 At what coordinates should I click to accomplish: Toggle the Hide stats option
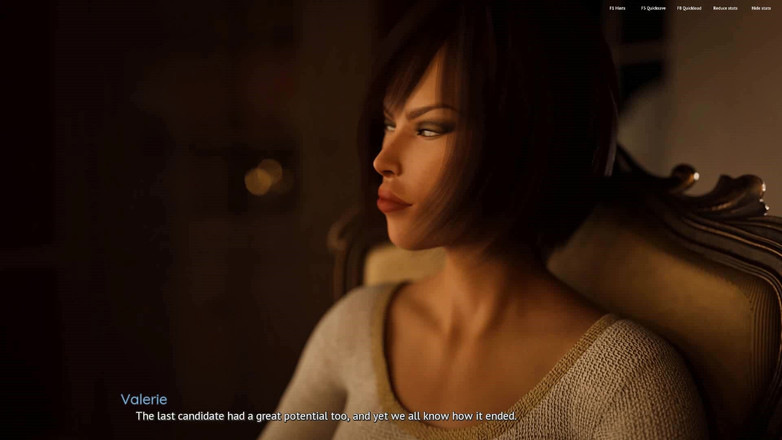click(759, 8)
